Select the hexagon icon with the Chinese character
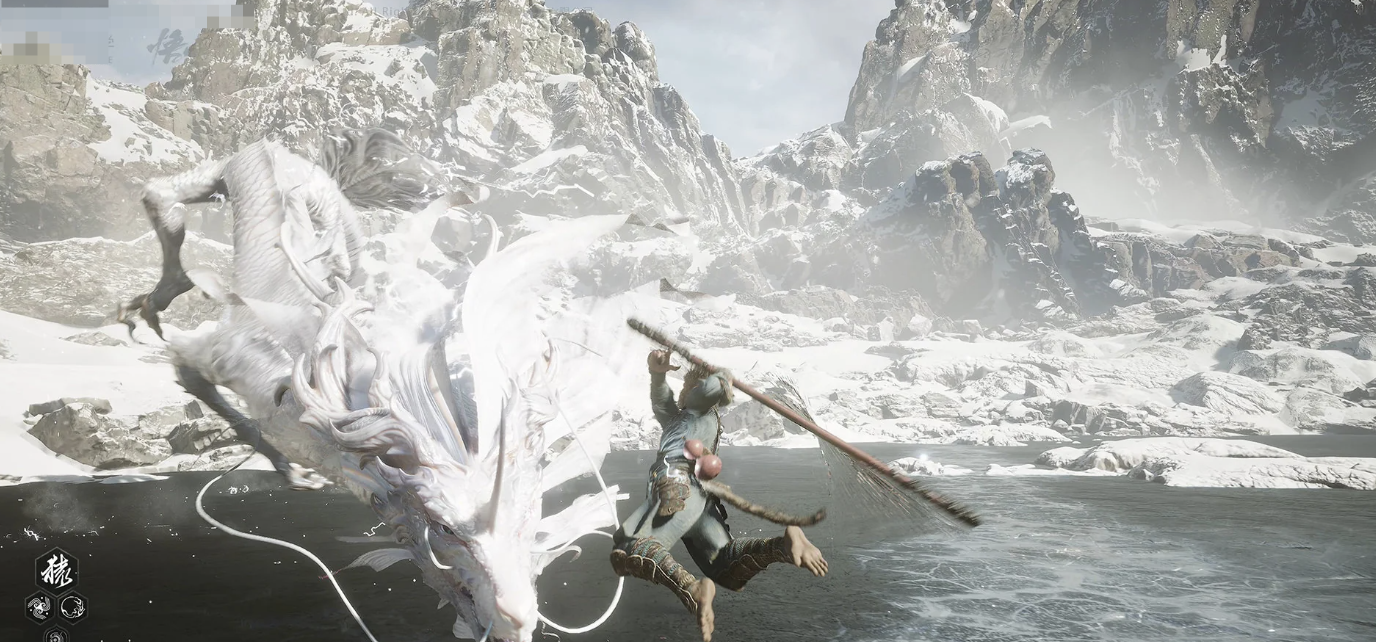 56,570
